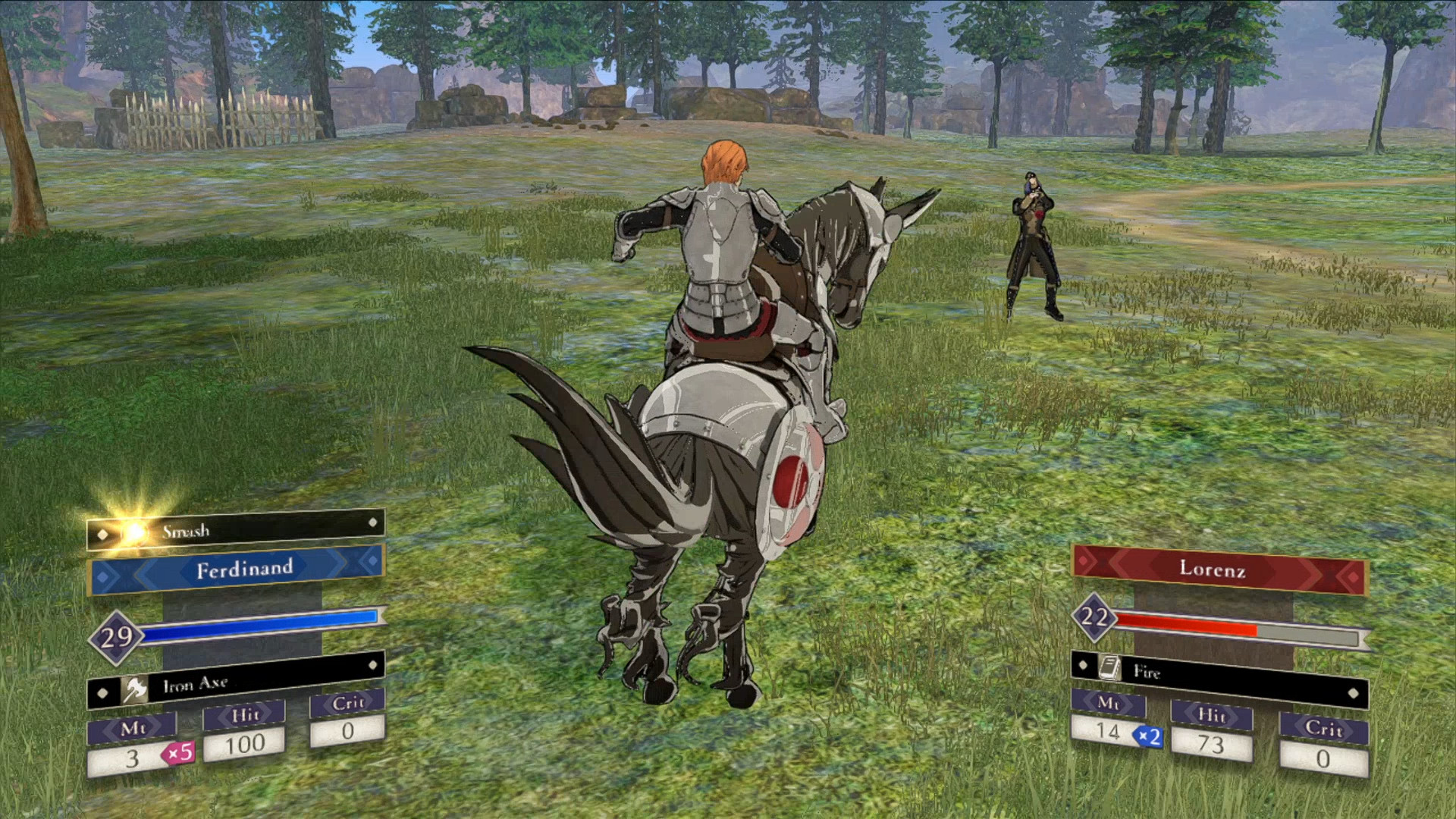Click the tome icon beside Fire spell
This screenshot has height=819, width=1456.
click(1109, 667)
